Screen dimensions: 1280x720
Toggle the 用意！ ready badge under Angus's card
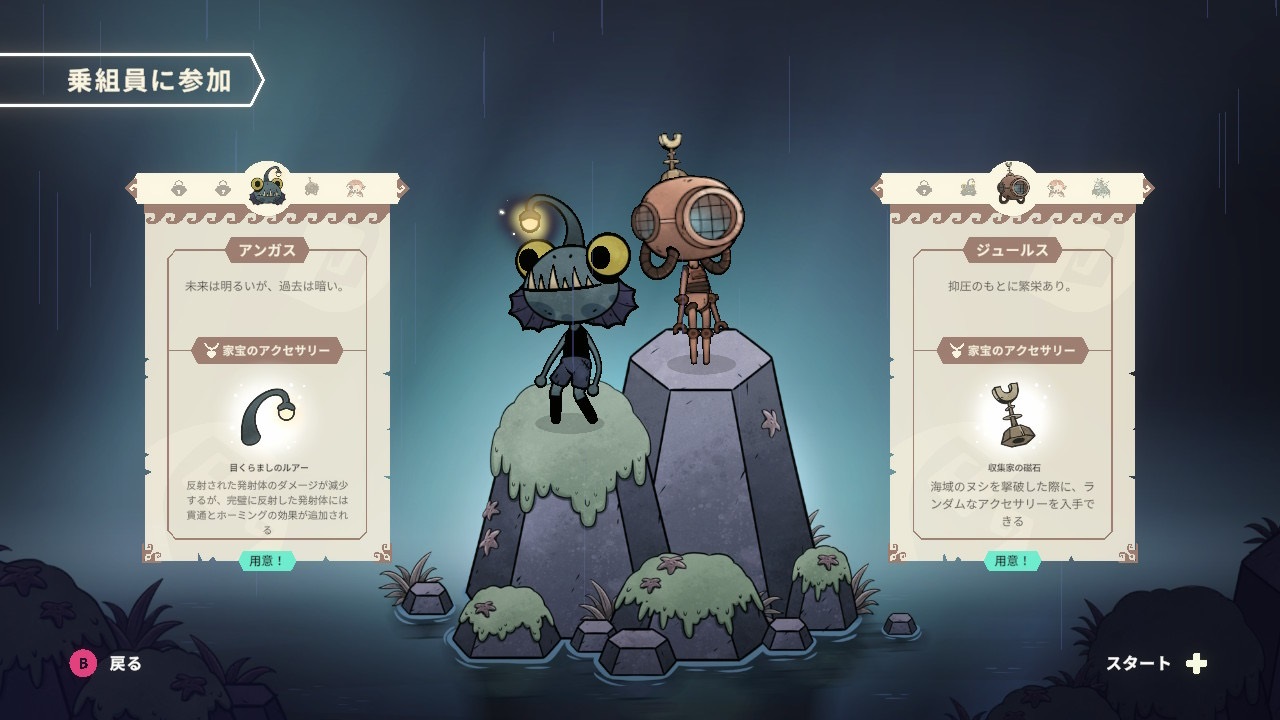click(267, 561)
